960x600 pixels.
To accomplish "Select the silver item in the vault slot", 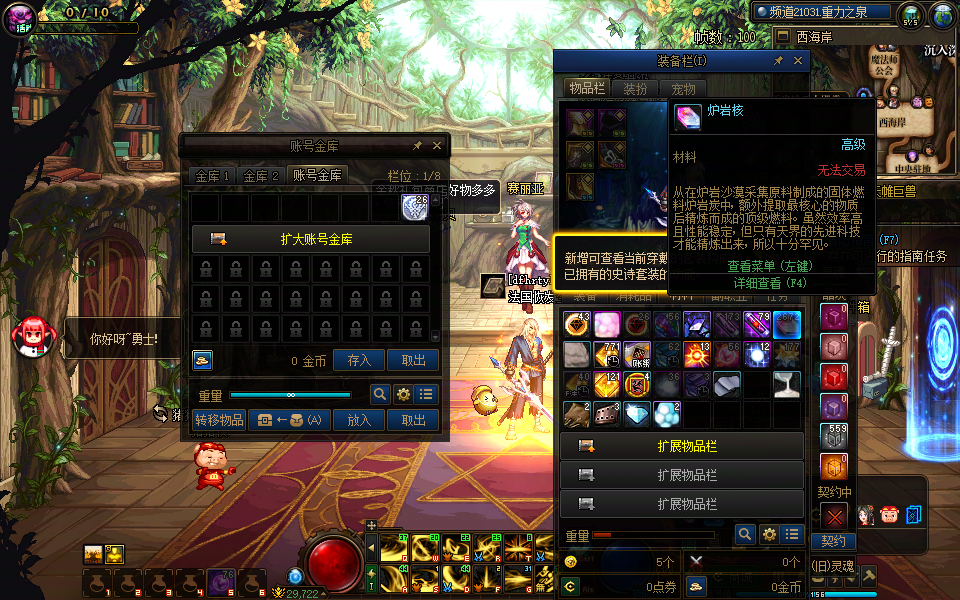I will tap(415, 207).
